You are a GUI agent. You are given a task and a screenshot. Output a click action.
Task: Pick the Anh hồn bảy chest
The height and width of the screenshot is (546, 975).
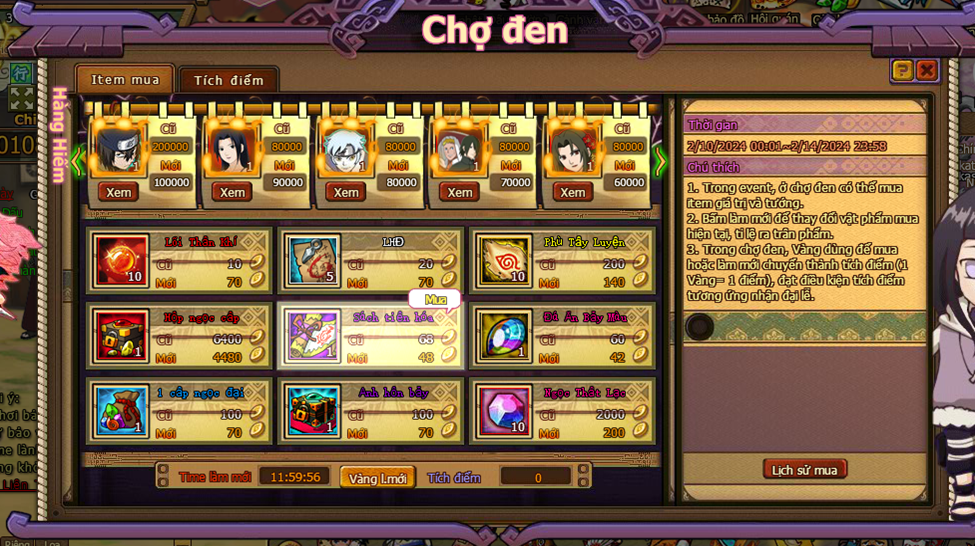[x=314, y=410]
